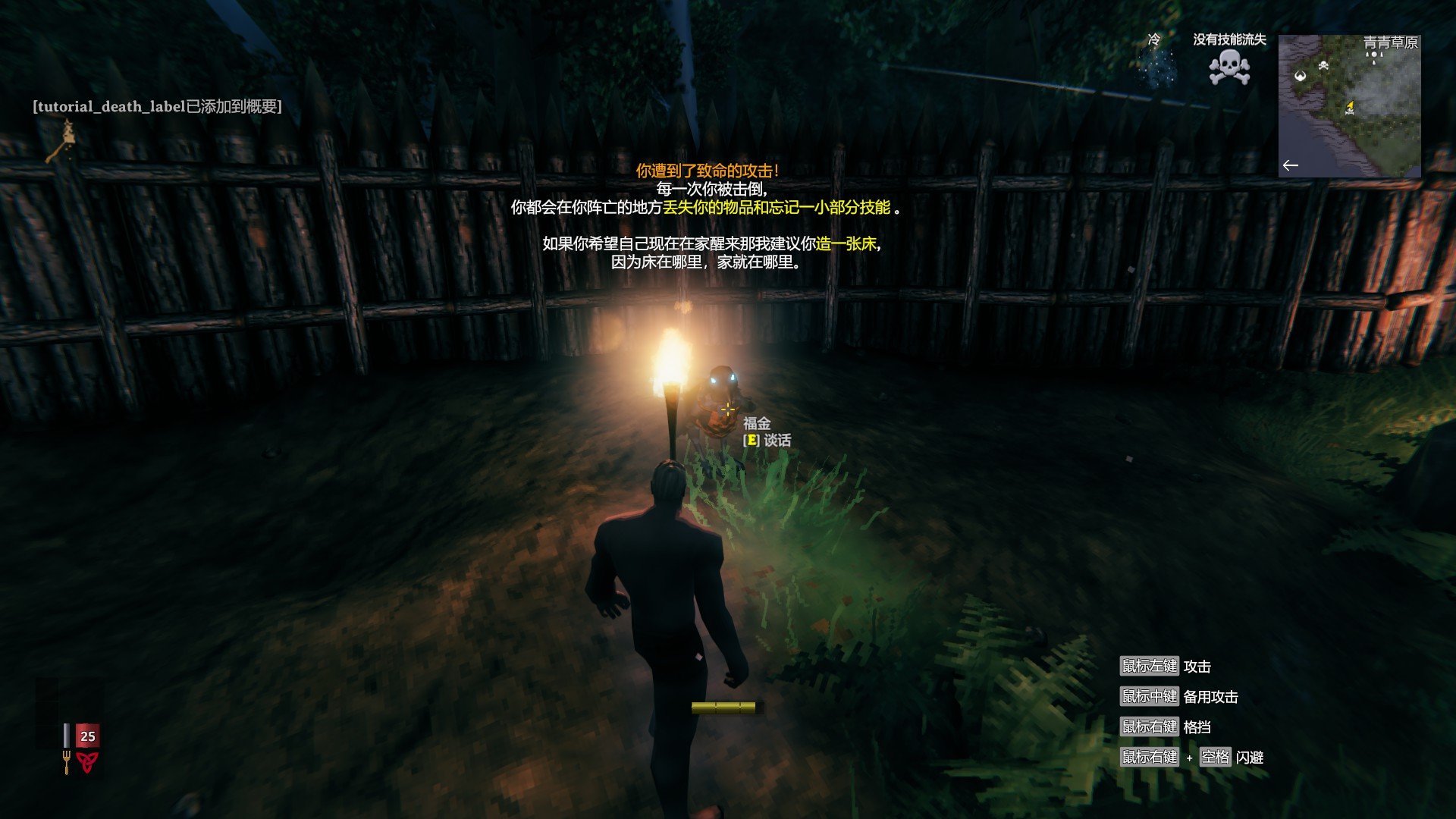
Task: Open the minimap of the Meadows
Action: pyautogui.click(x=1349, y=106)
